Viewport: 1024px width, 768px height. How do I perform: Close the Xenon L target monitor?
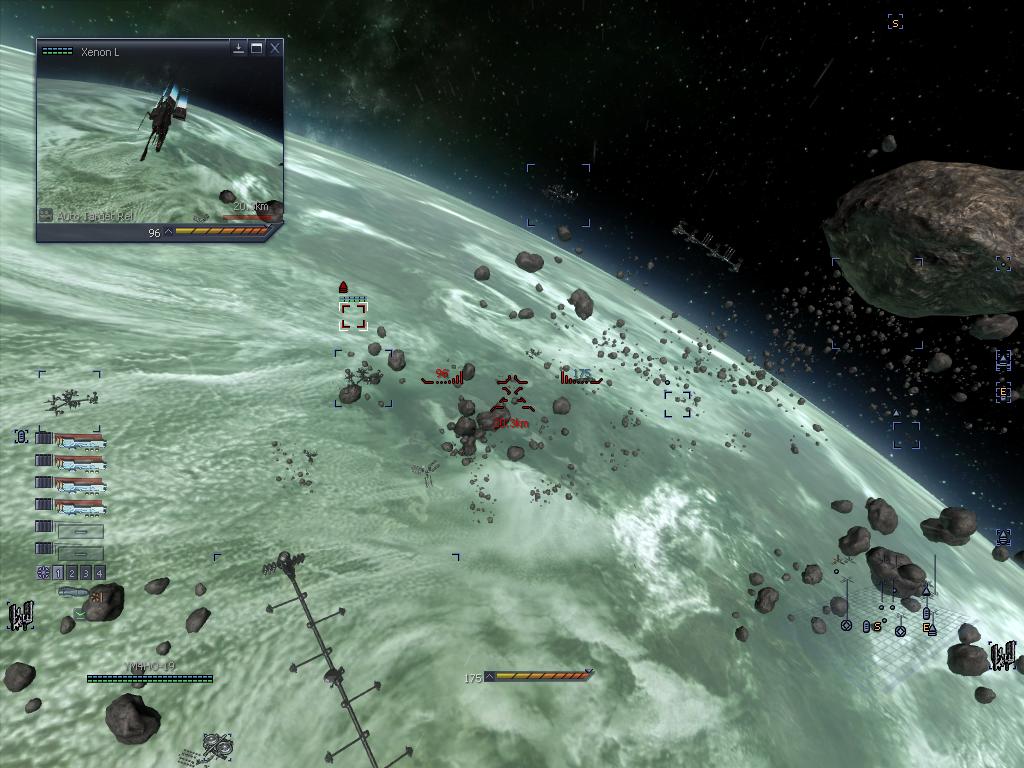(275, 48)
